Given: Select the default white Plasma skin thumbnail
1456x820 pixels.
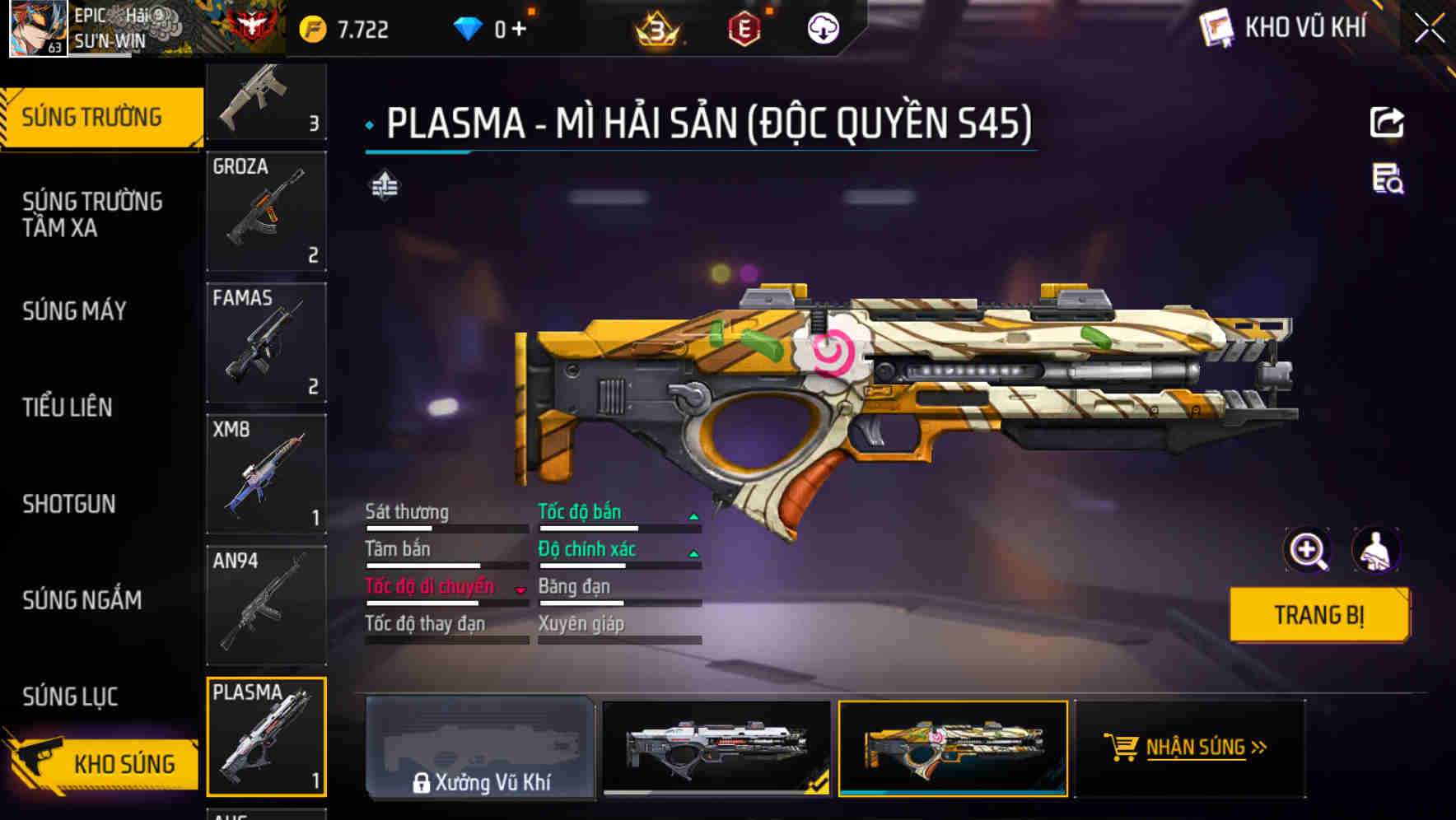Looking at the screenshot, I should [716, 748].
